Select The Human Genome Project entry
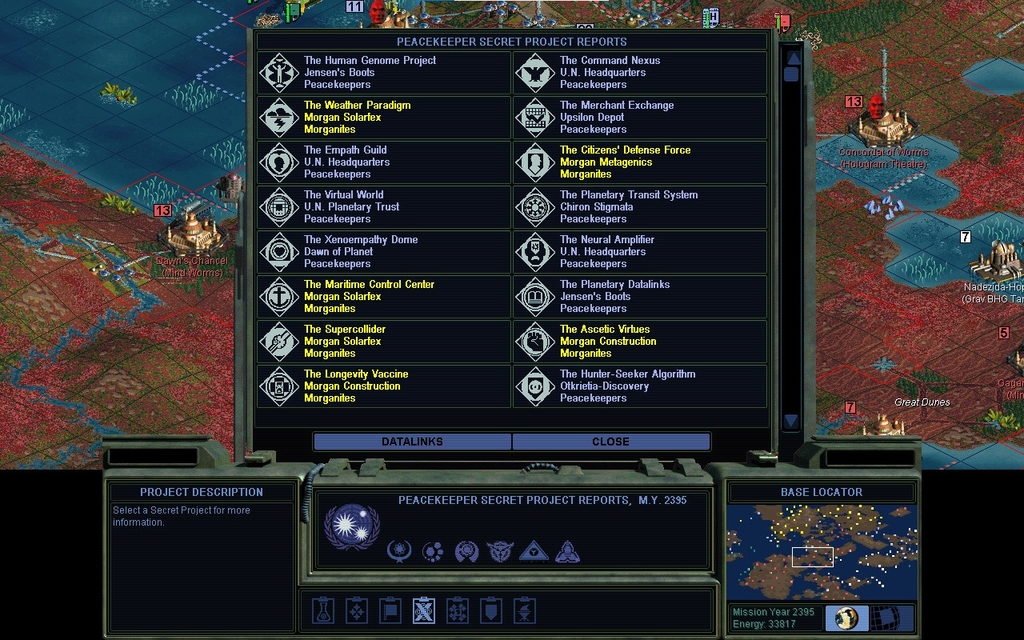Viewport: 1024px width, 640px height. pos(384,73)
